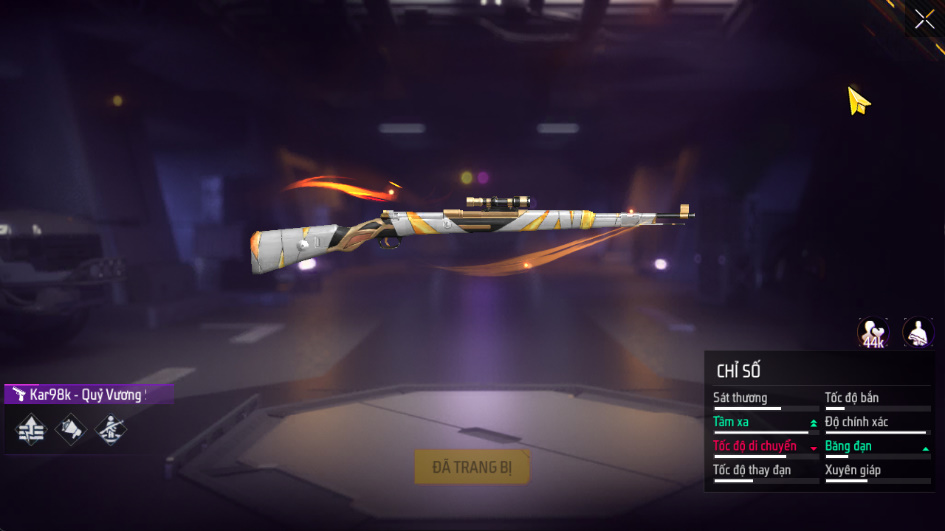Screen dimensions: 945x531
Task: Close the weapon preview screen
Action: coord(924,19)
